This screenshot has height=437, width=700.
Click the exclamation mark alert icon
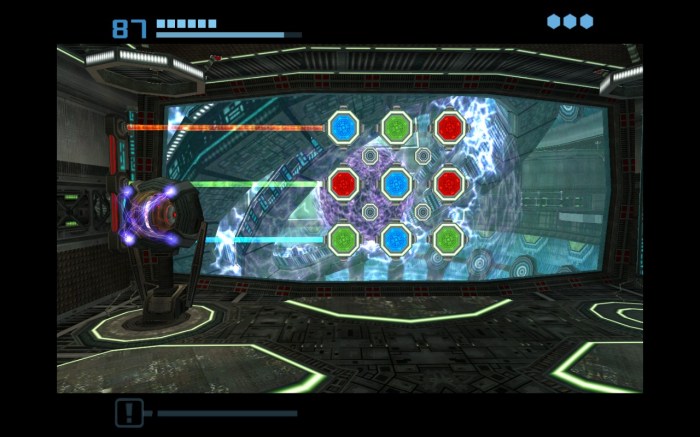point(129,412)
